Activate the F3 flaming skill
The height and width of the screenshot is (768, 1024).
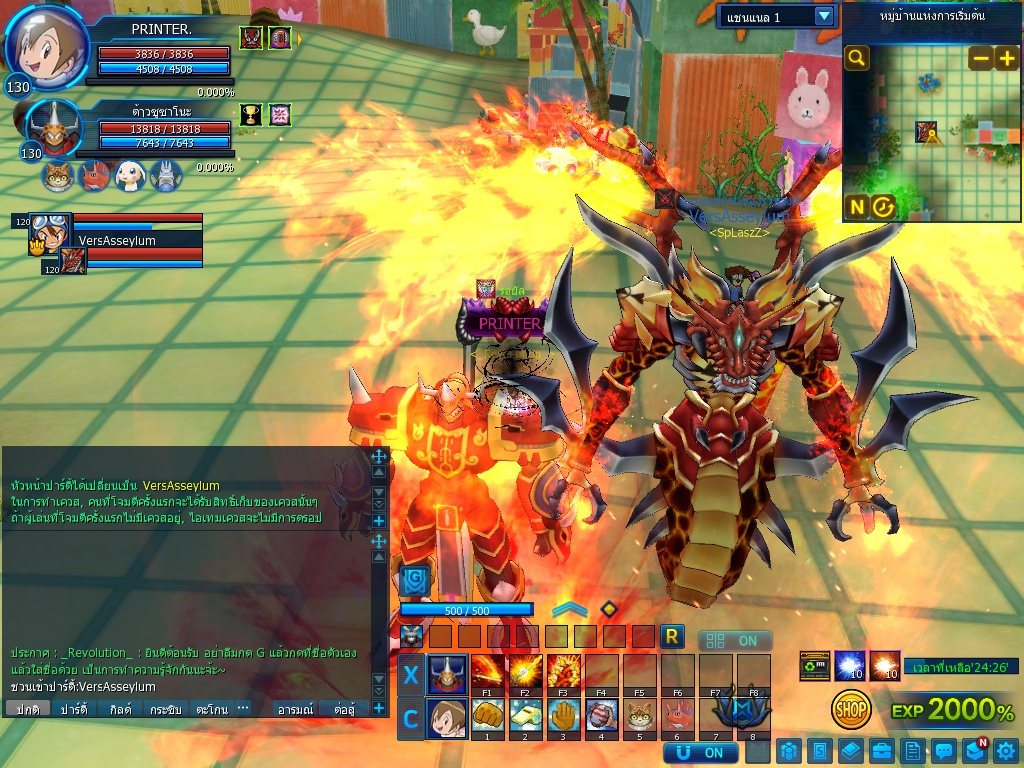click(x=563, y=671)
